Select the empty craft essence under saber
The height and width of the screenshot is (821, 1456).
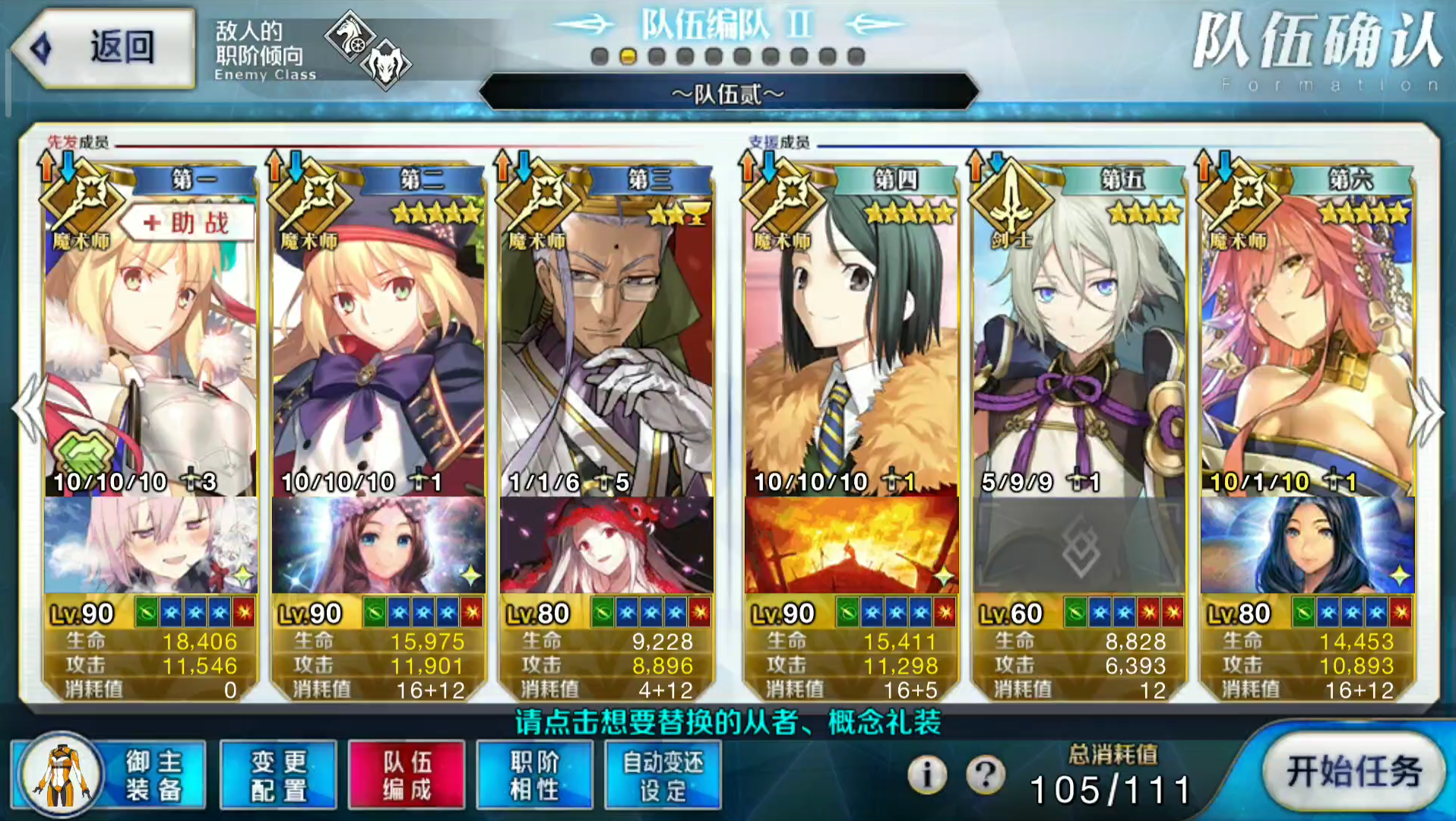pyautogui.click(x=1079, y=545)
